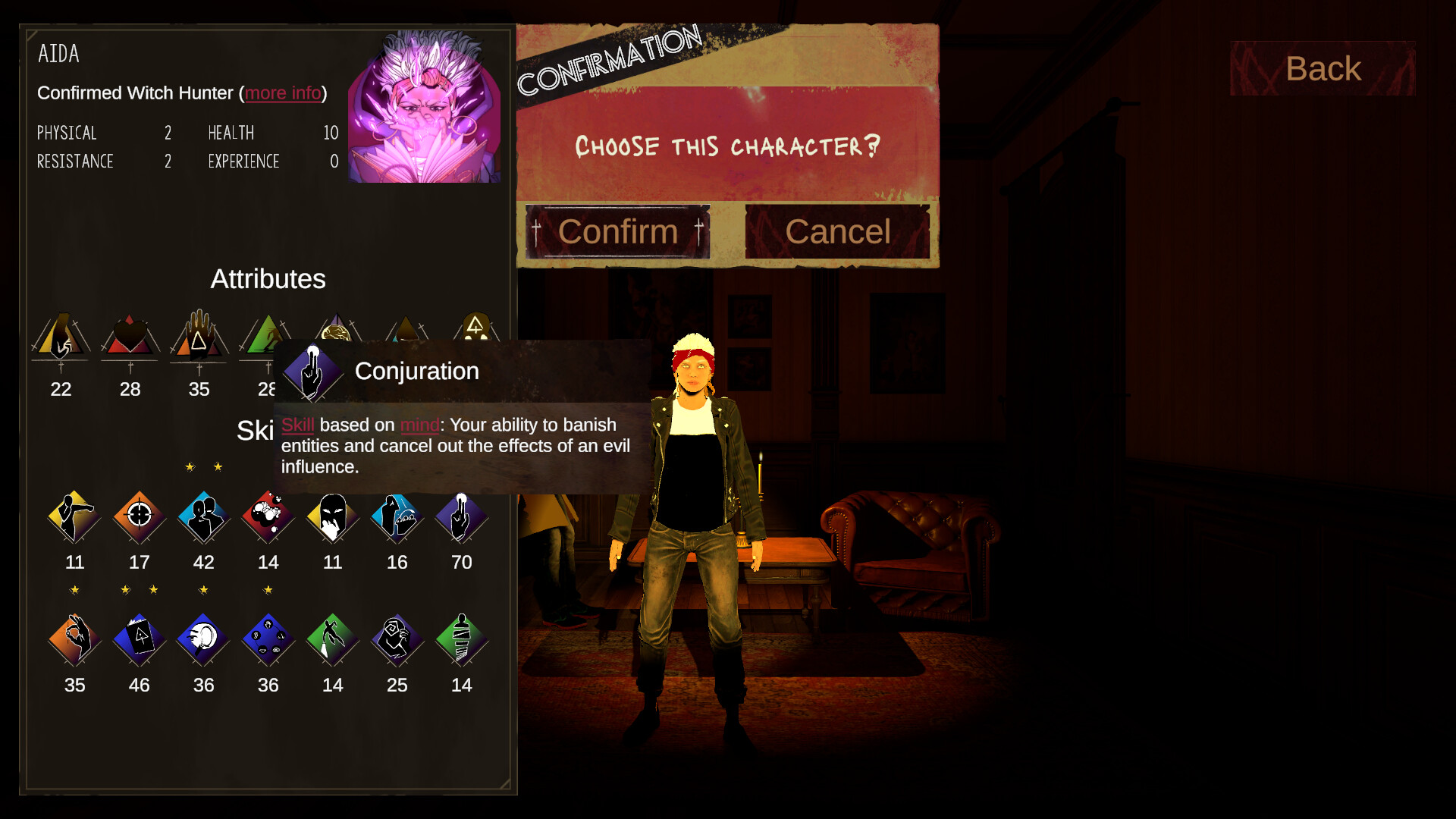1456x819 pixels.
Task: Select the magnifying glass skill icon
Action: click(204, 640)
